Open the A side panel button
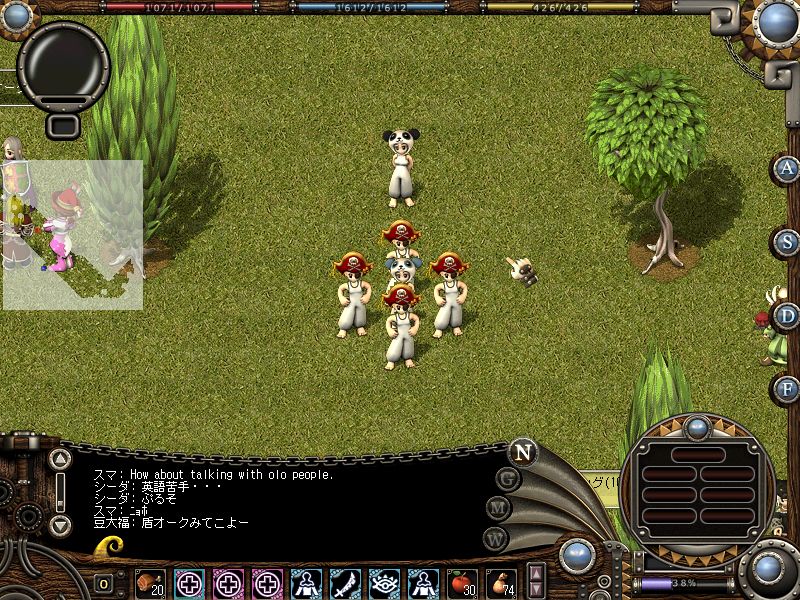The image size is (800, 600). click(x=788, y=168)
